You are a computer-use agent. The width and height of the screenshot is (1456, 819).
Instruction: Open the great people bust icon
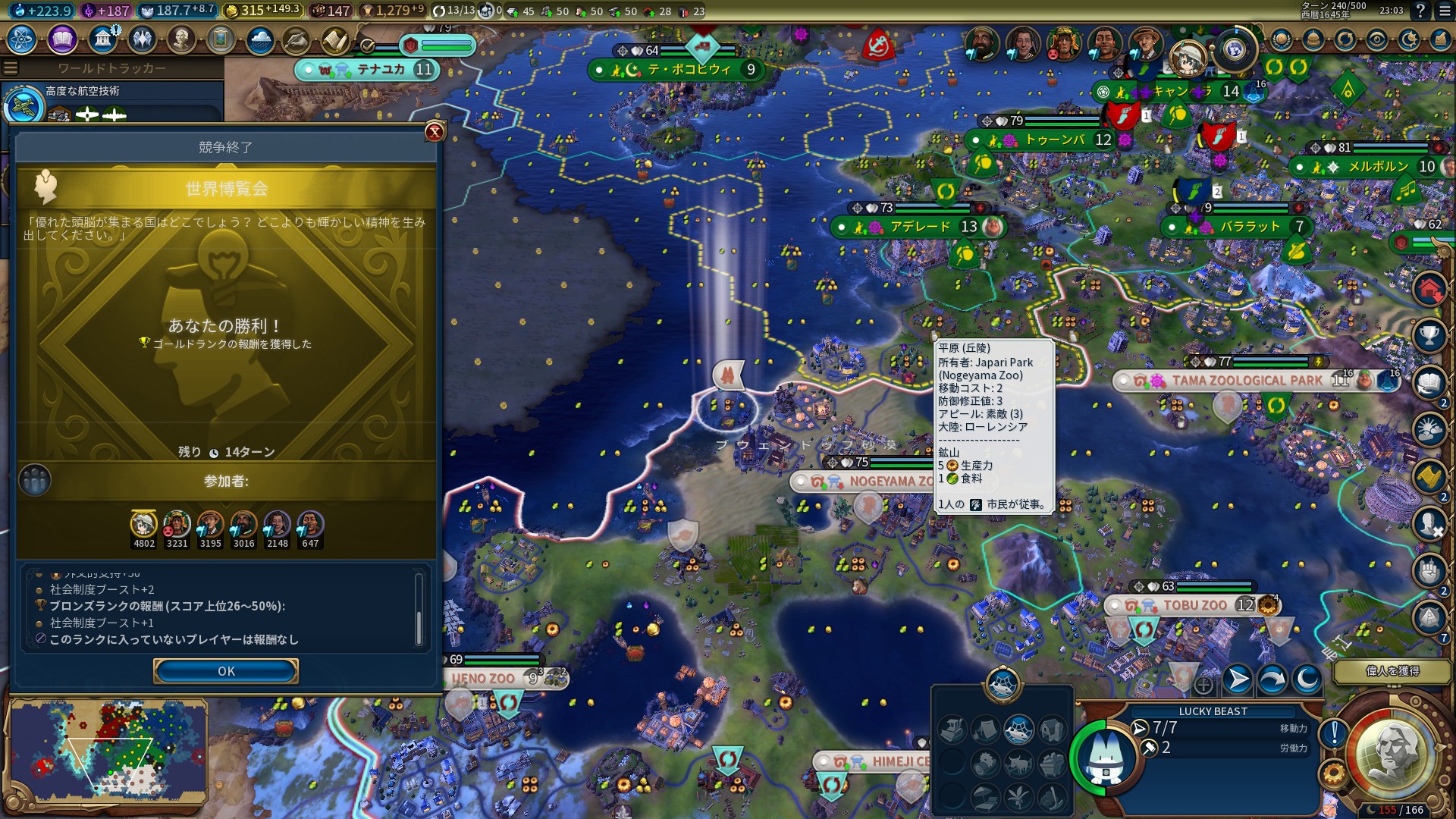(181, 39)
